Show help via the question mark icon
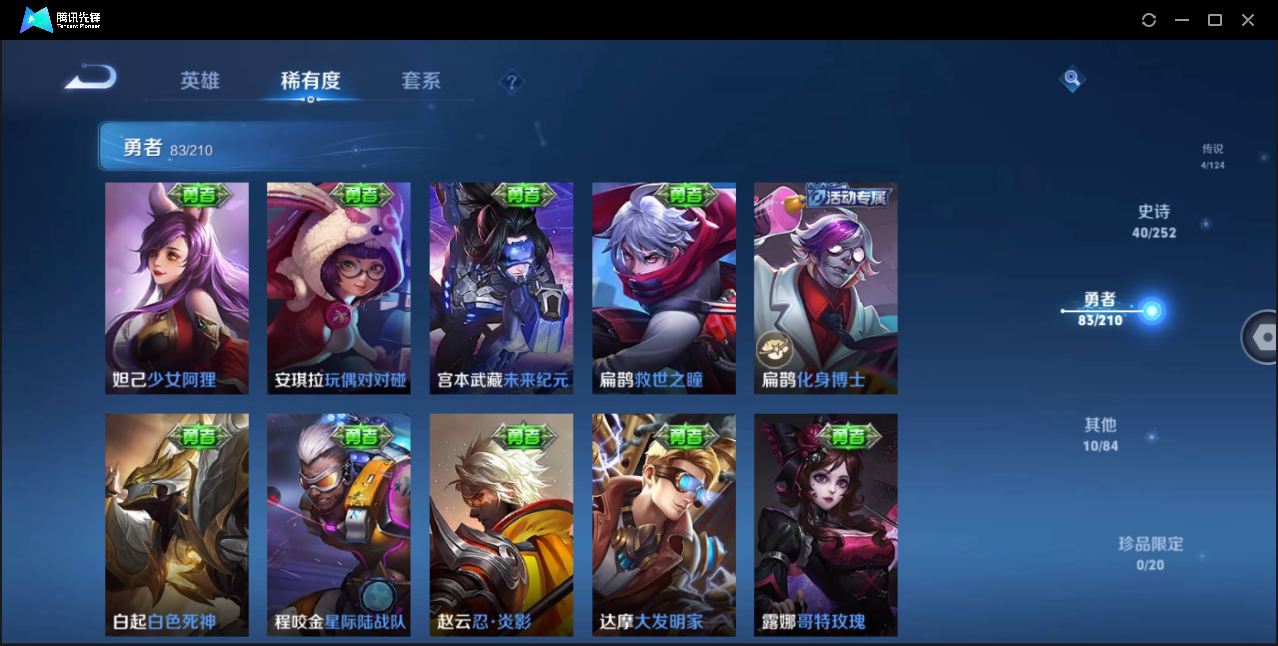The width and height of the screenshot is (1278, 646). point(512,82)
